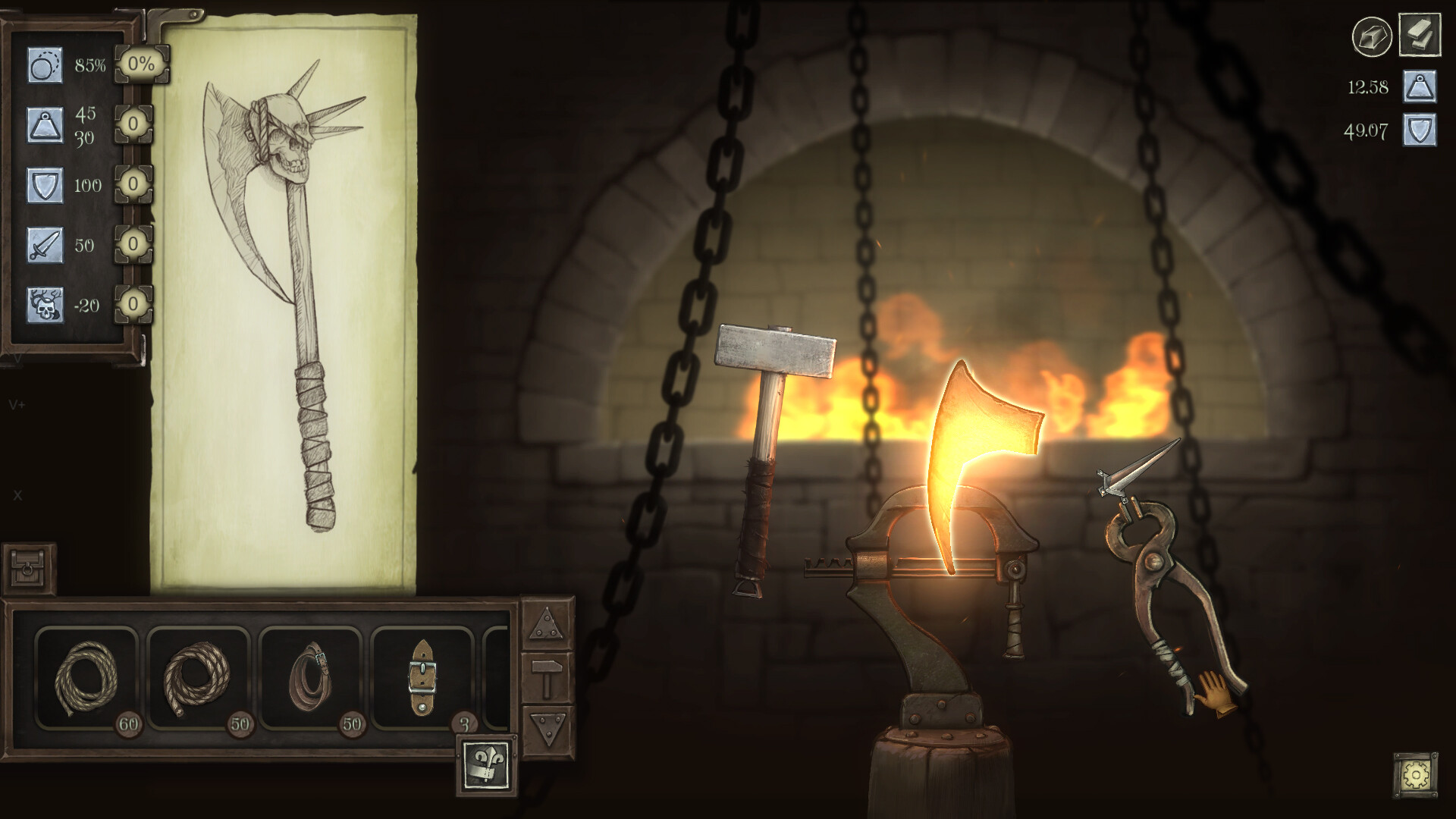Click the shield icon beside the 49.07 value
The image size is (1456, 819).
pos(1420,130)
